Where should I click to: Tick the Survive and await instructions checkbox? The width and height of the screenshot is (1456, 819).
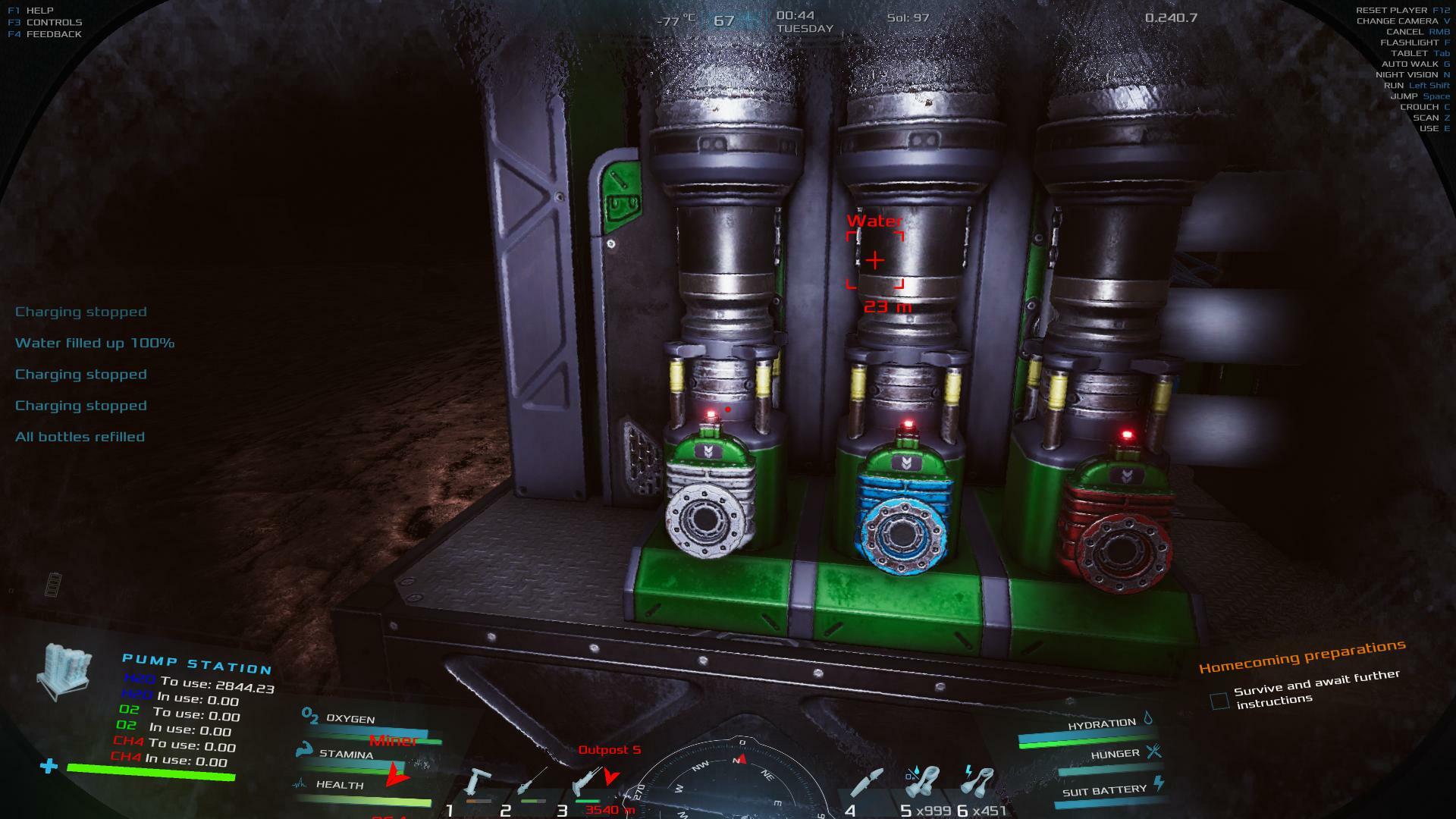[1219, 701]
